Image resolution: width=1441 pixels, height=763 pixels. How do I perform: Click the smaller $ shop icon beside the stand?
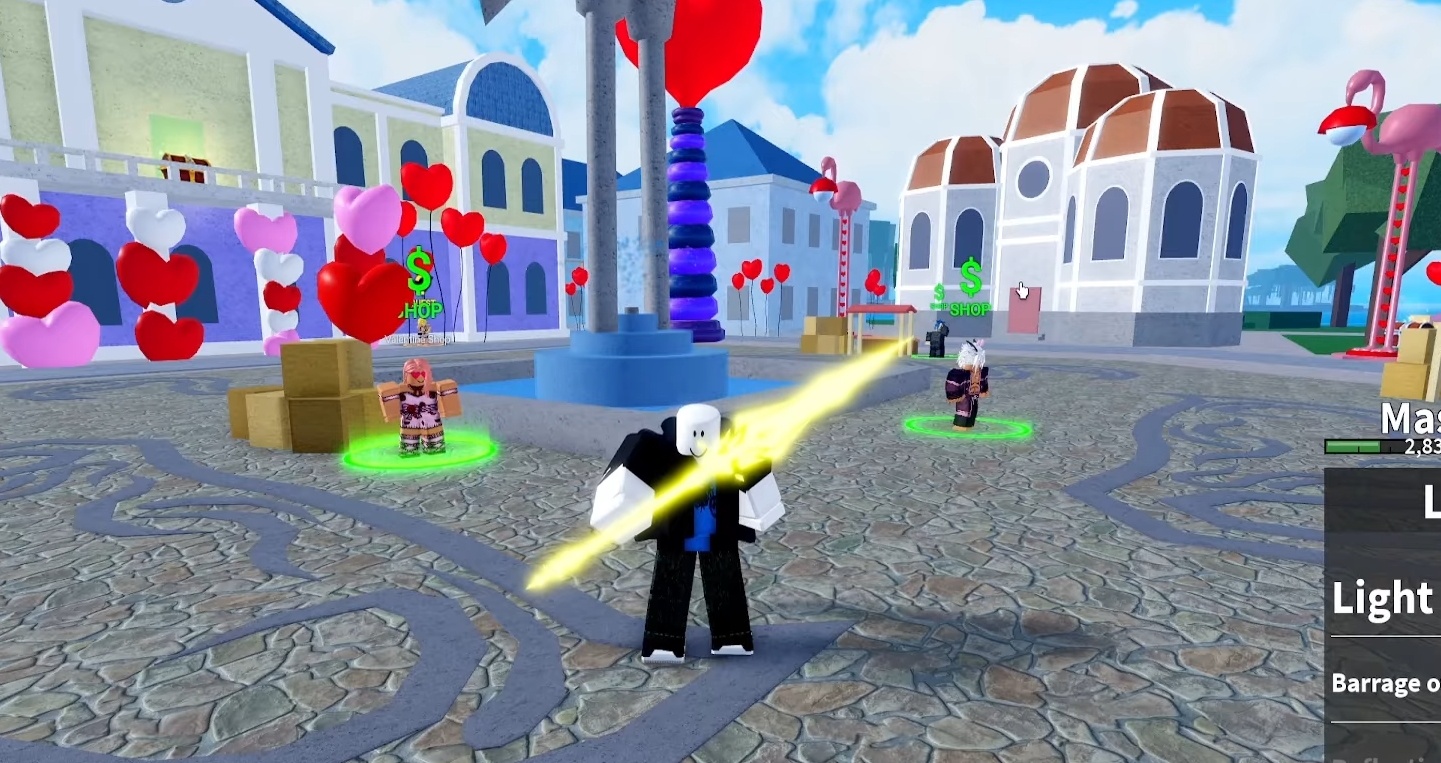coord(937,292)
